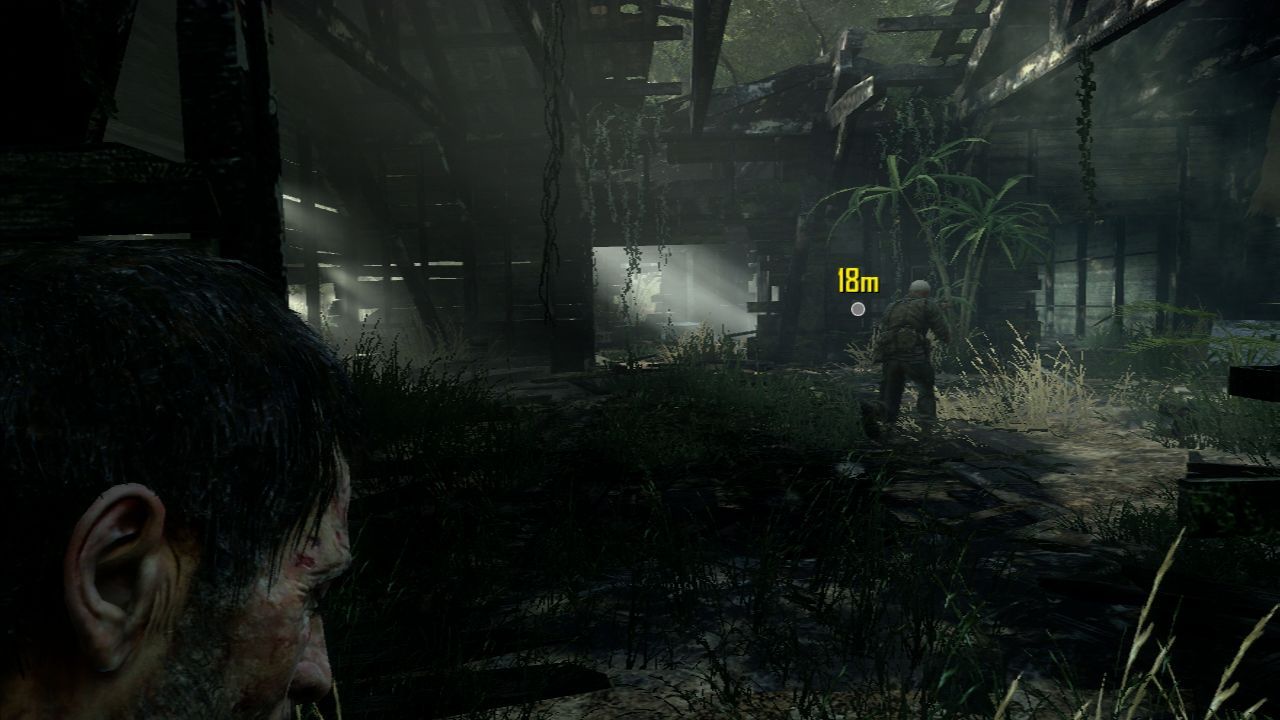Click the circular objective waypoint marker
Viewport: 1280px width, 720px height.
858,310
